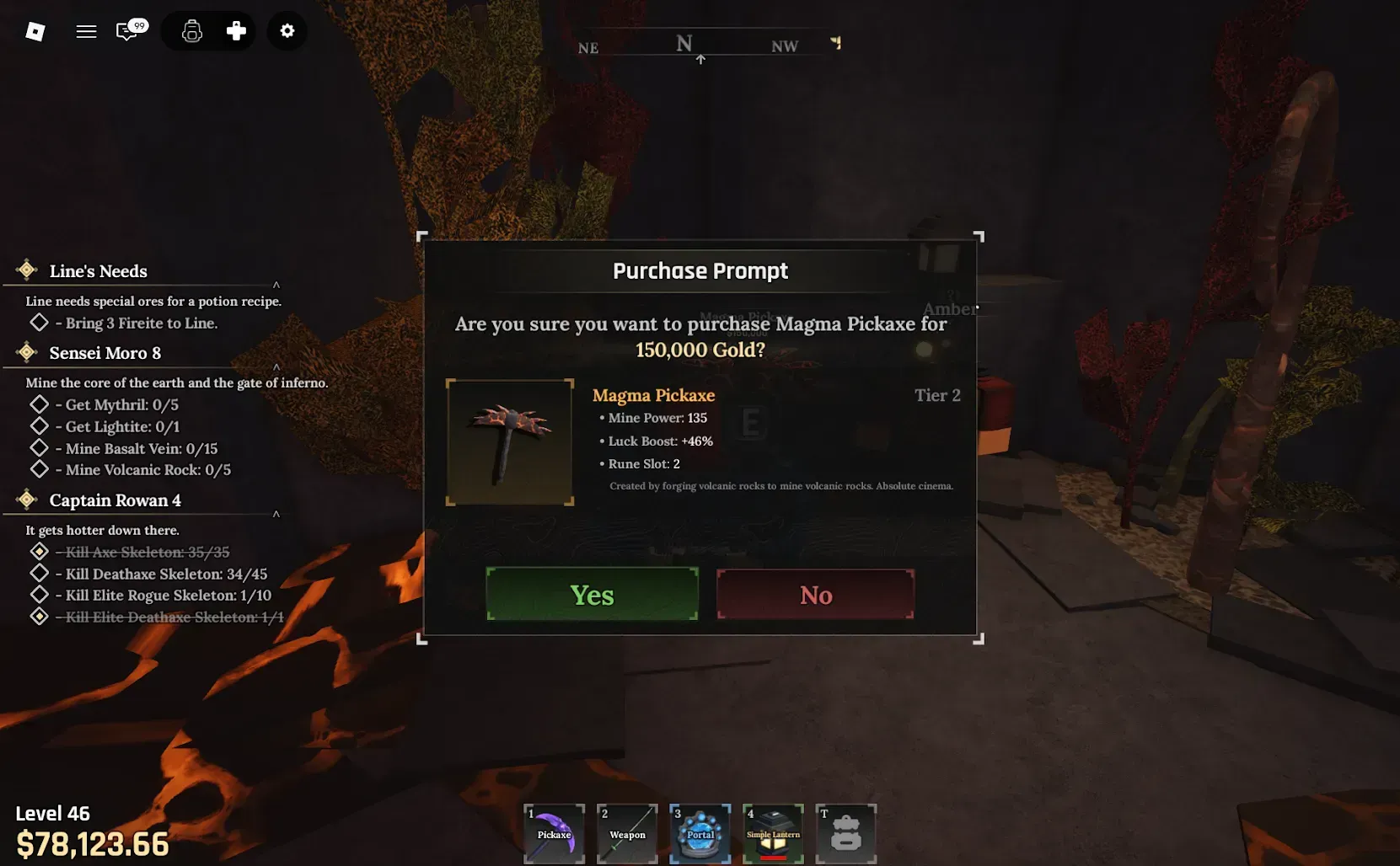This screenshot has width=1400, height=866.
Task: Select the Portal hotbar slot
Action: point(700,833)
